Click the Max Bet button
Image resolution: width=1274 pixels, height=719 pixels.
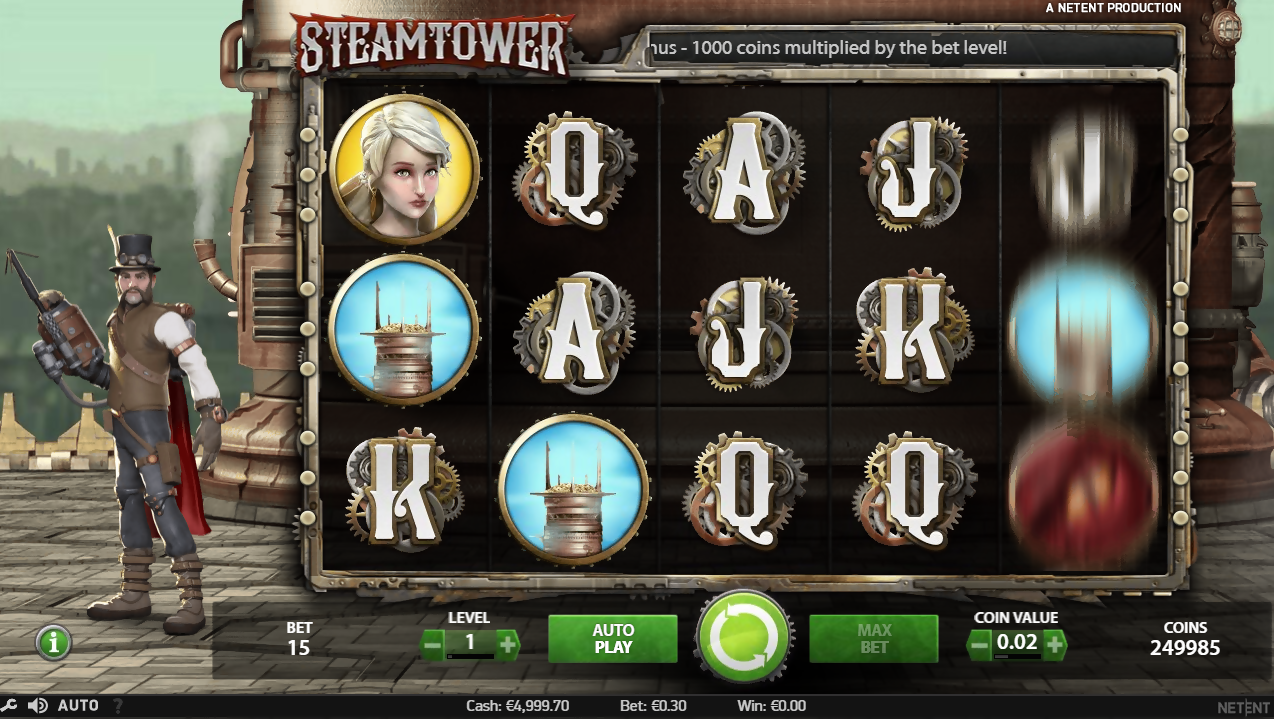pos(873,638)
